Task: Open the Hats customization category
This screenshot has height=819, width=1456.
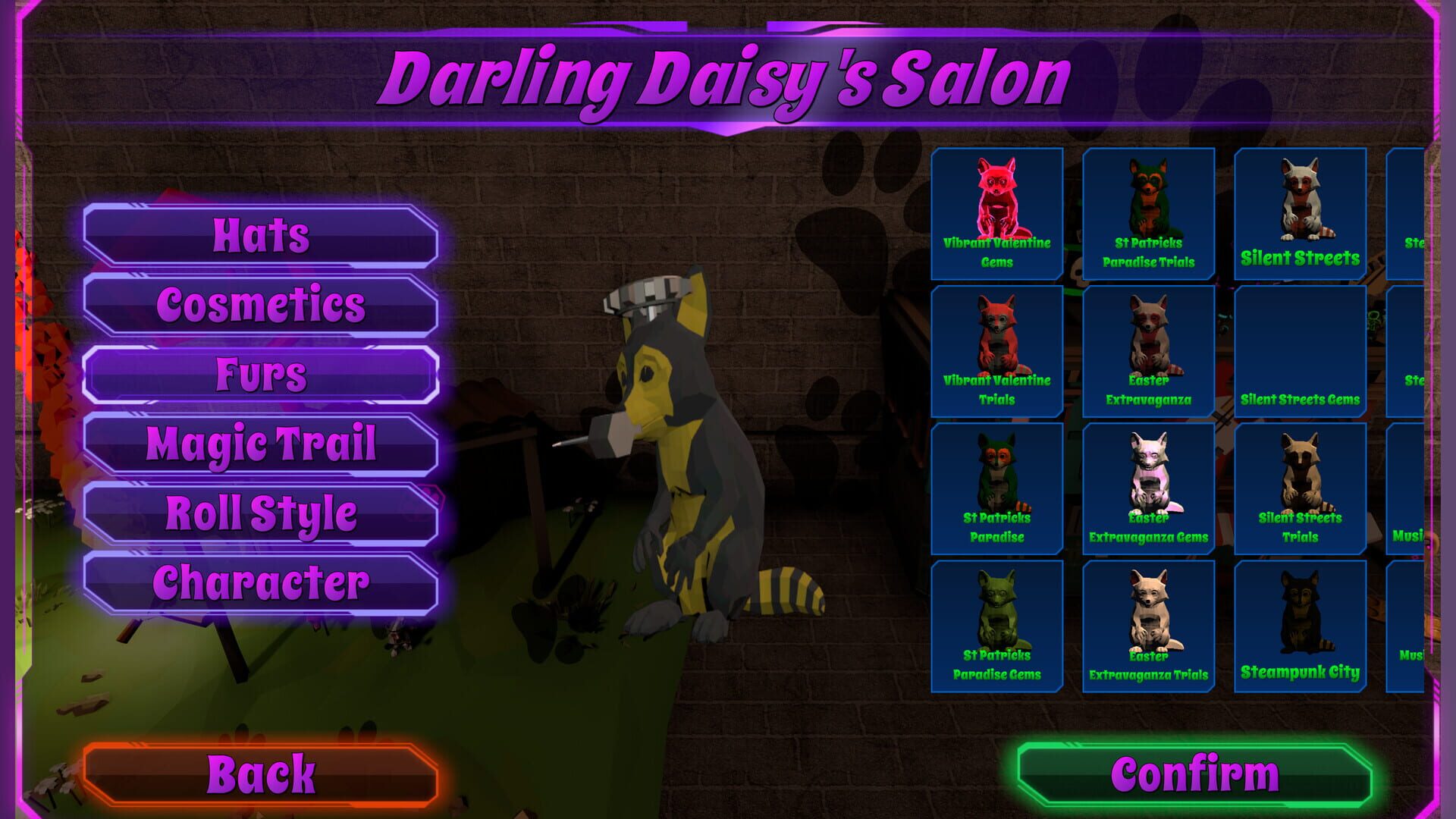Action: (262, 236)
